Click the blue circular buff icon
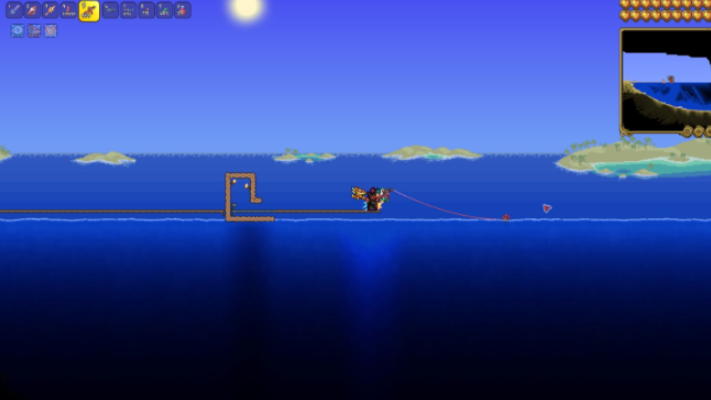The height and width of the screenshot is (400, 711). 17,31
